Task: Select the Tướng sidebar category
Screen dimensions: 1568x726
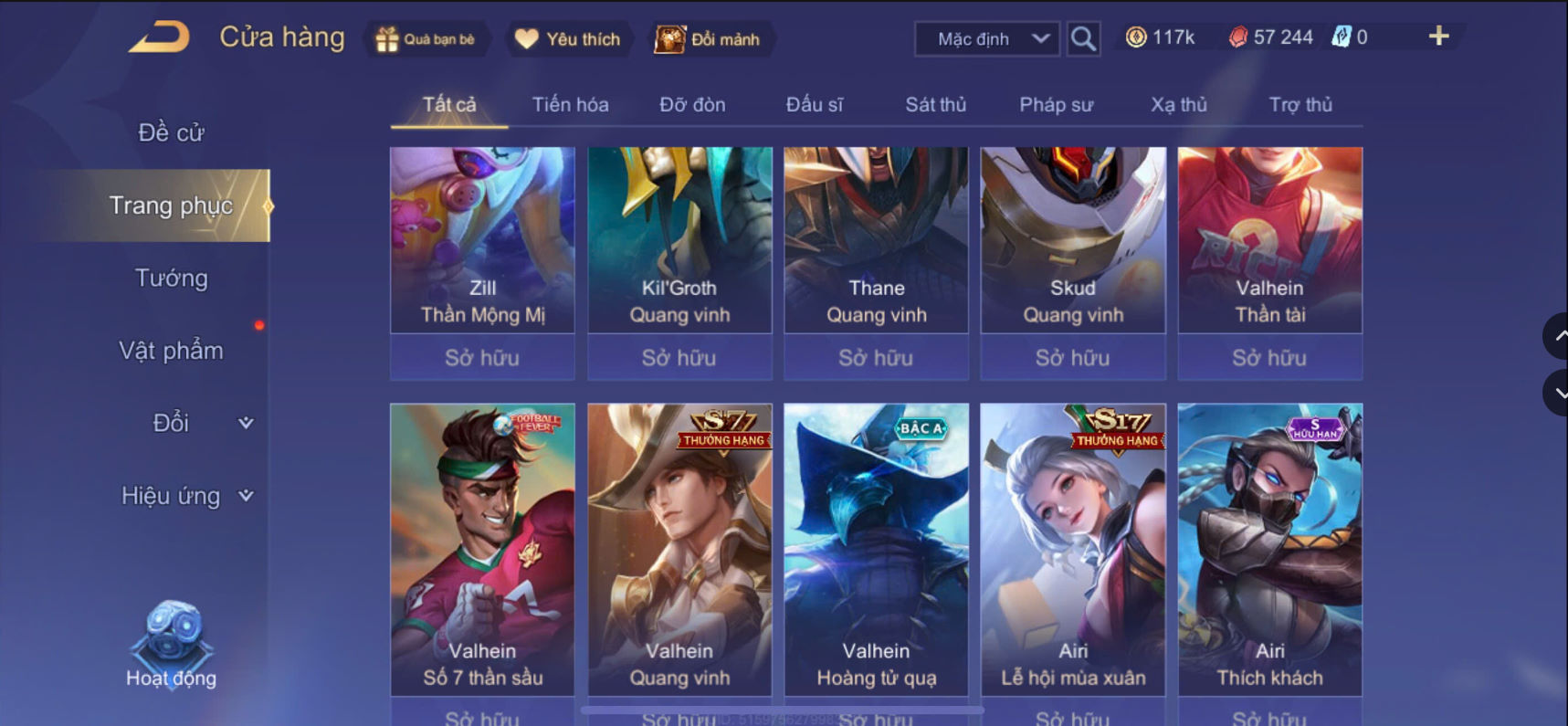Action: point(174,279)
